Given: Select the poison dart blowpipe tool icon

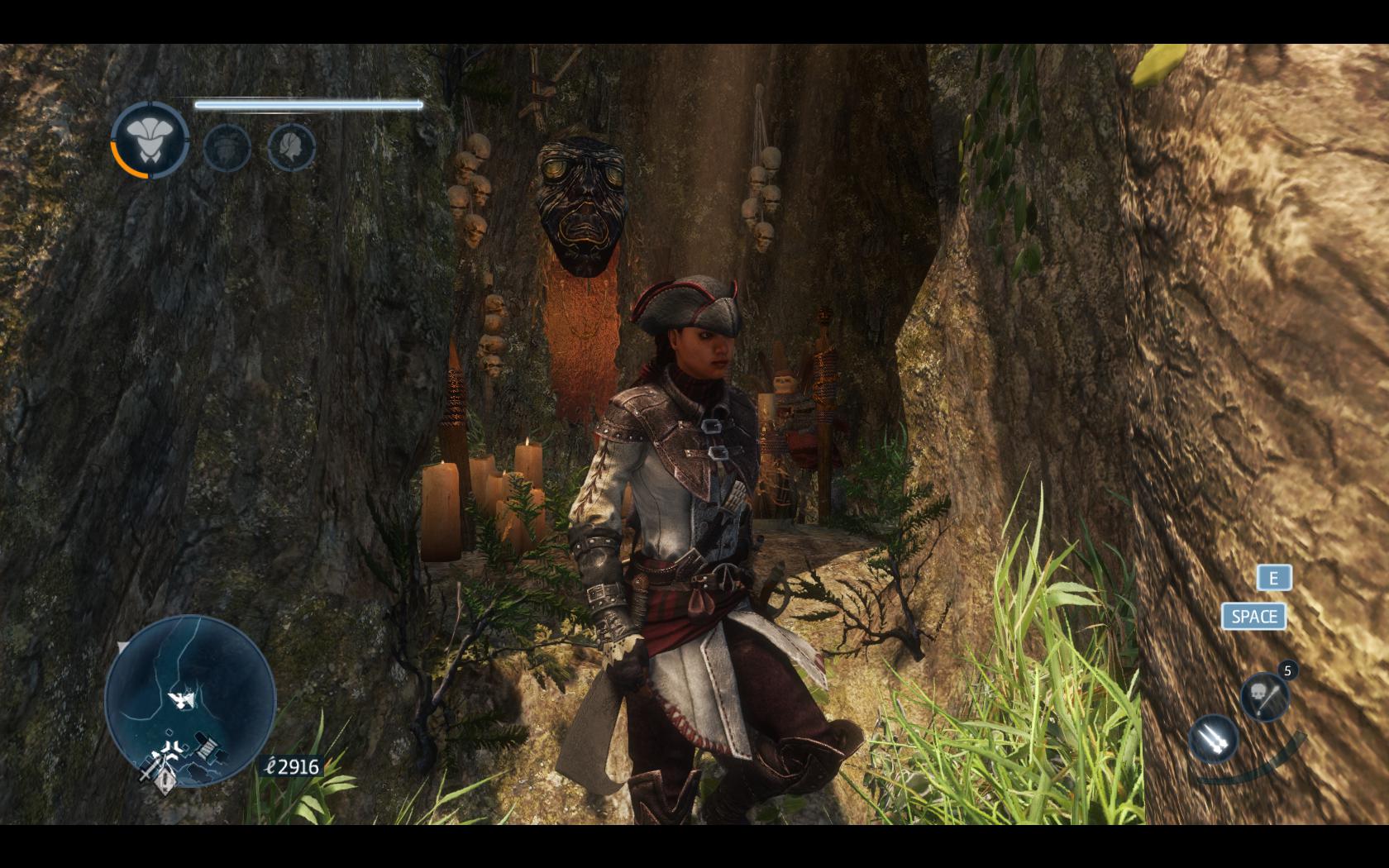Looking at the screenshot, I should (x=1265, y=695).
